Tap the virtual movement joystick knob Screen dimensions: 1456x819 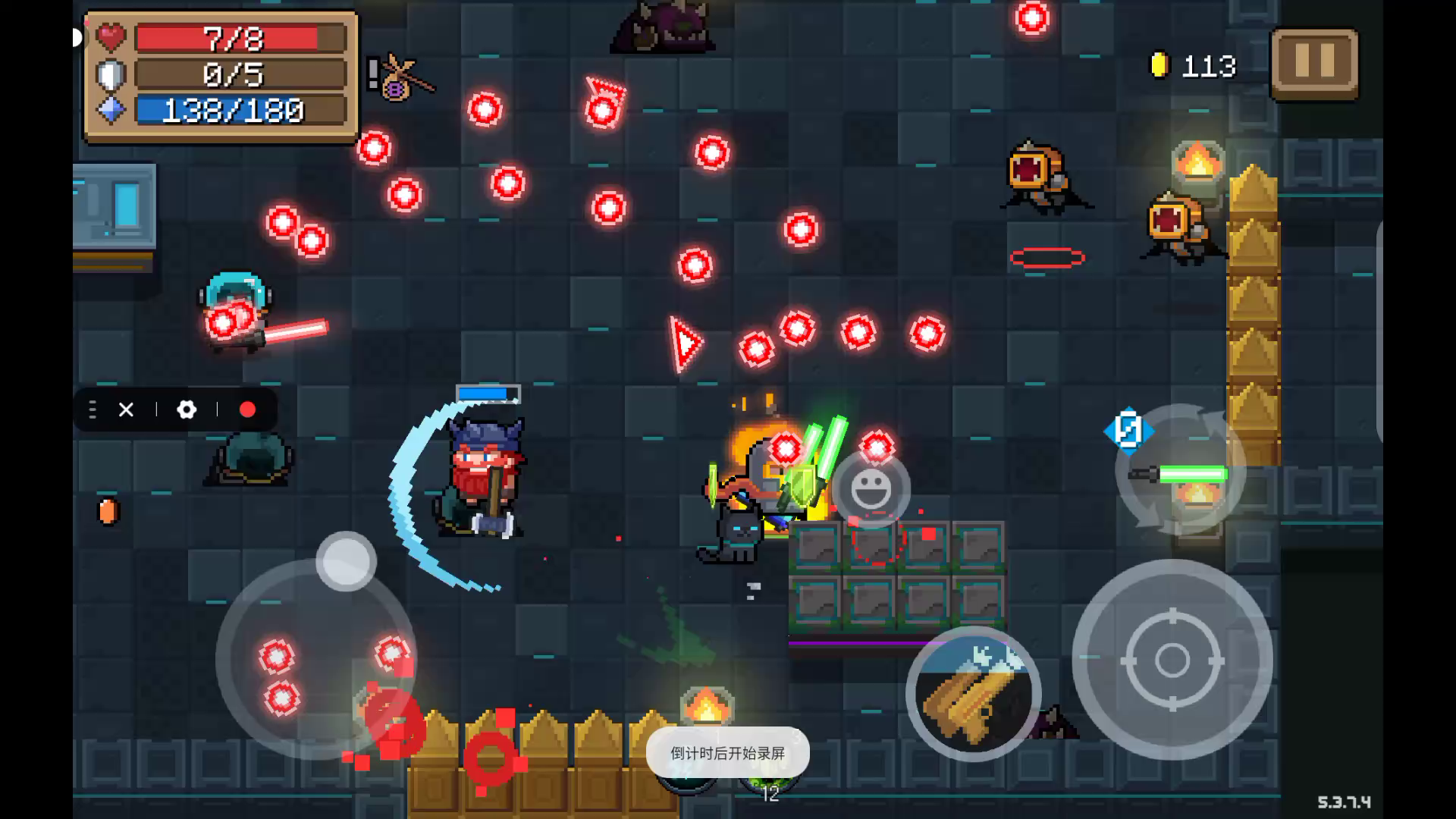click(x=346, y=562)
